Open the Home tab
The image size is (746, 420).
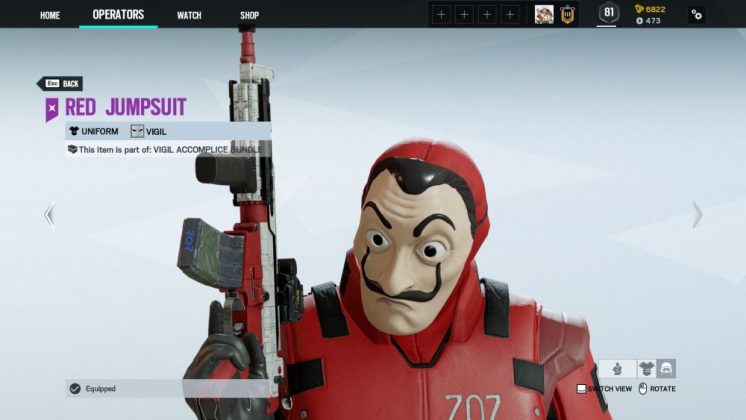coord(50,15)
